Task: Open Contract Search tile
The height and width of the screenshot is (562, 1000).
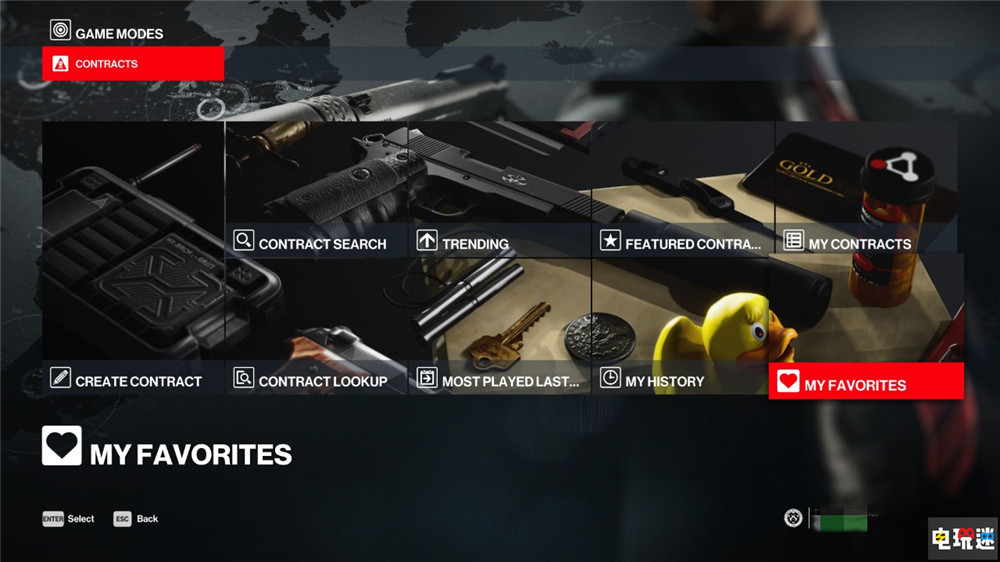Action: point(316,190)
